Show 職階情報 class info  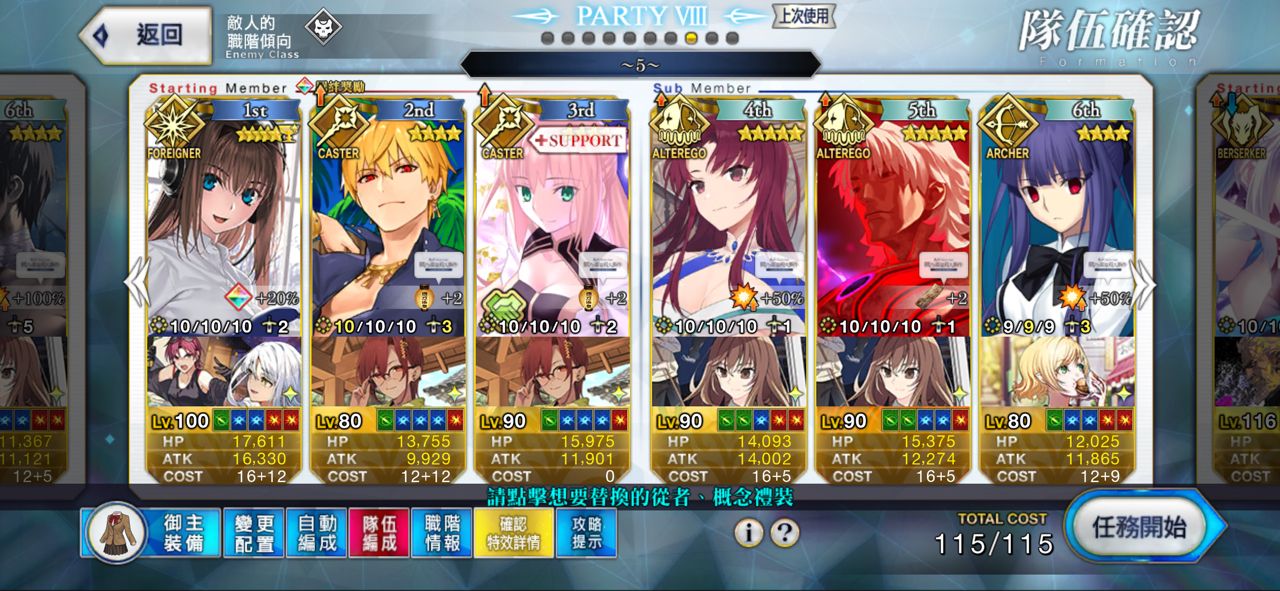coord(442,533)
